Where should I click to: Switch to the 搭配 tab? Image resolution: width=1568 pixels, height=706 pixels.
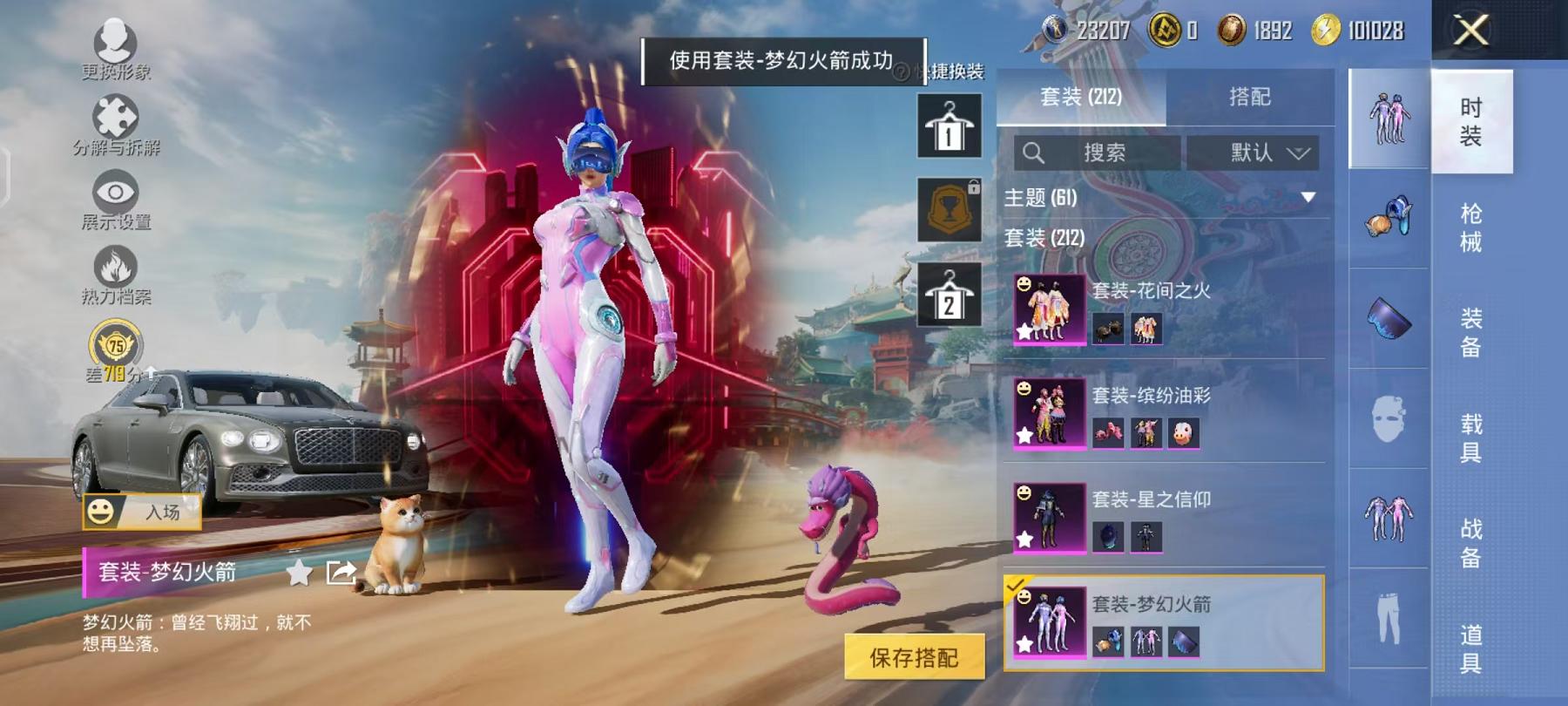coord(1251,96)
